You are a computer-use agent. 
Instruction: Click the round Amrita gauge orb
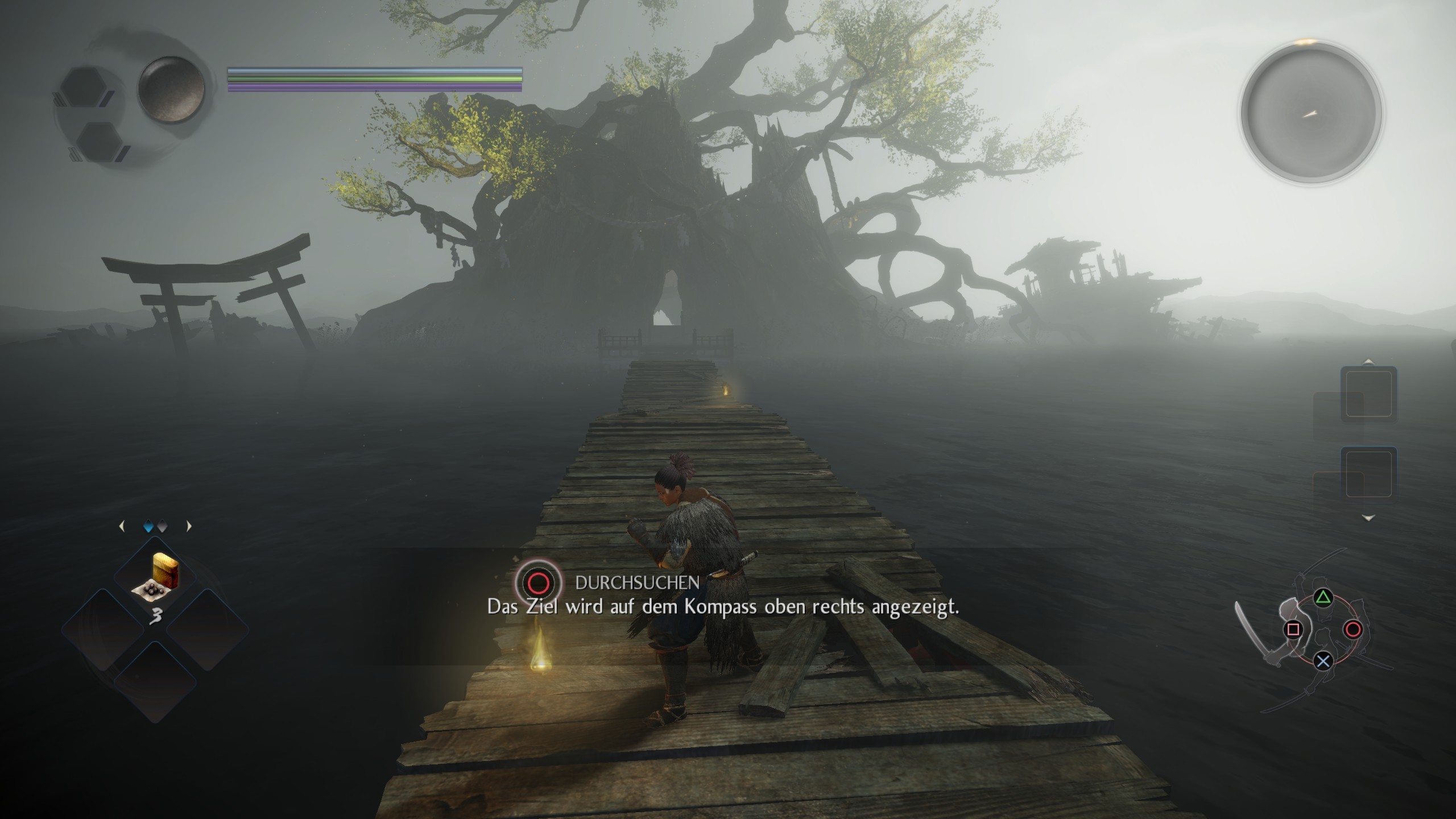click(x=171, y=89)
